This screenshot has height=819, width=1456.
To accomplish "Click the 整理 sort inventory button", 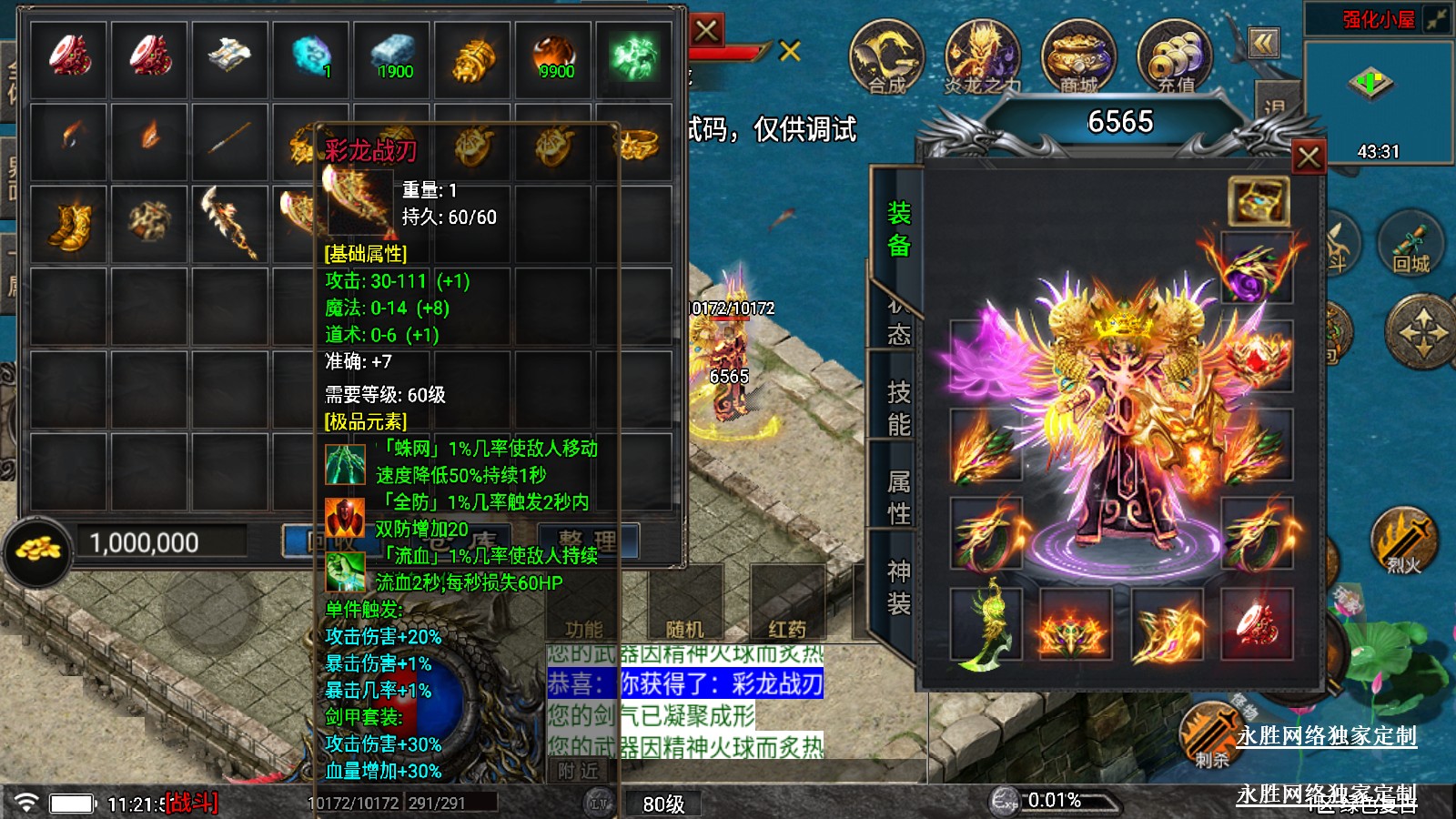I will click(x=588, y=541).
